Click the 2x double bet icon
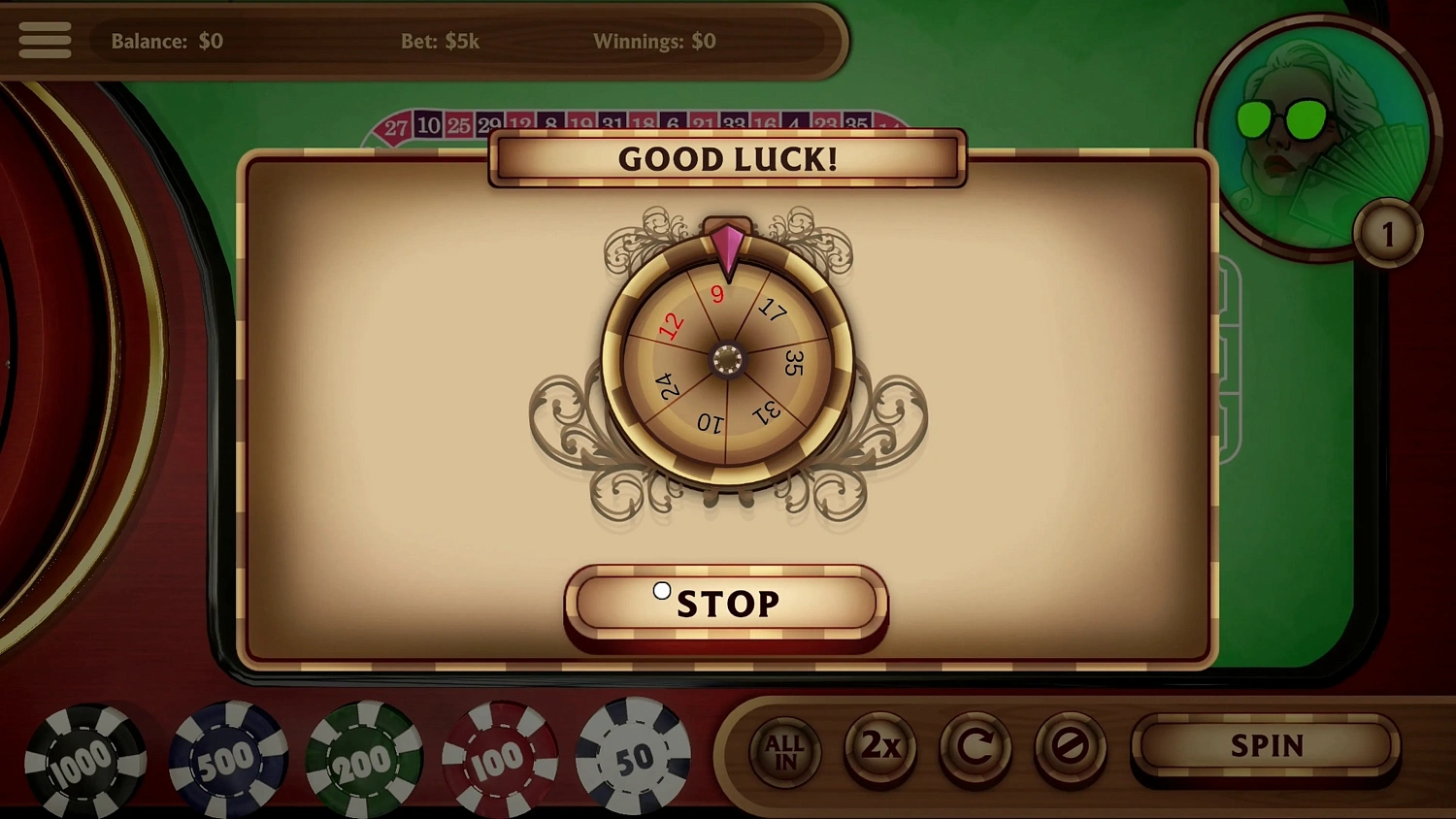Viewport: 1456px width, 819px height. click(880, 748)
